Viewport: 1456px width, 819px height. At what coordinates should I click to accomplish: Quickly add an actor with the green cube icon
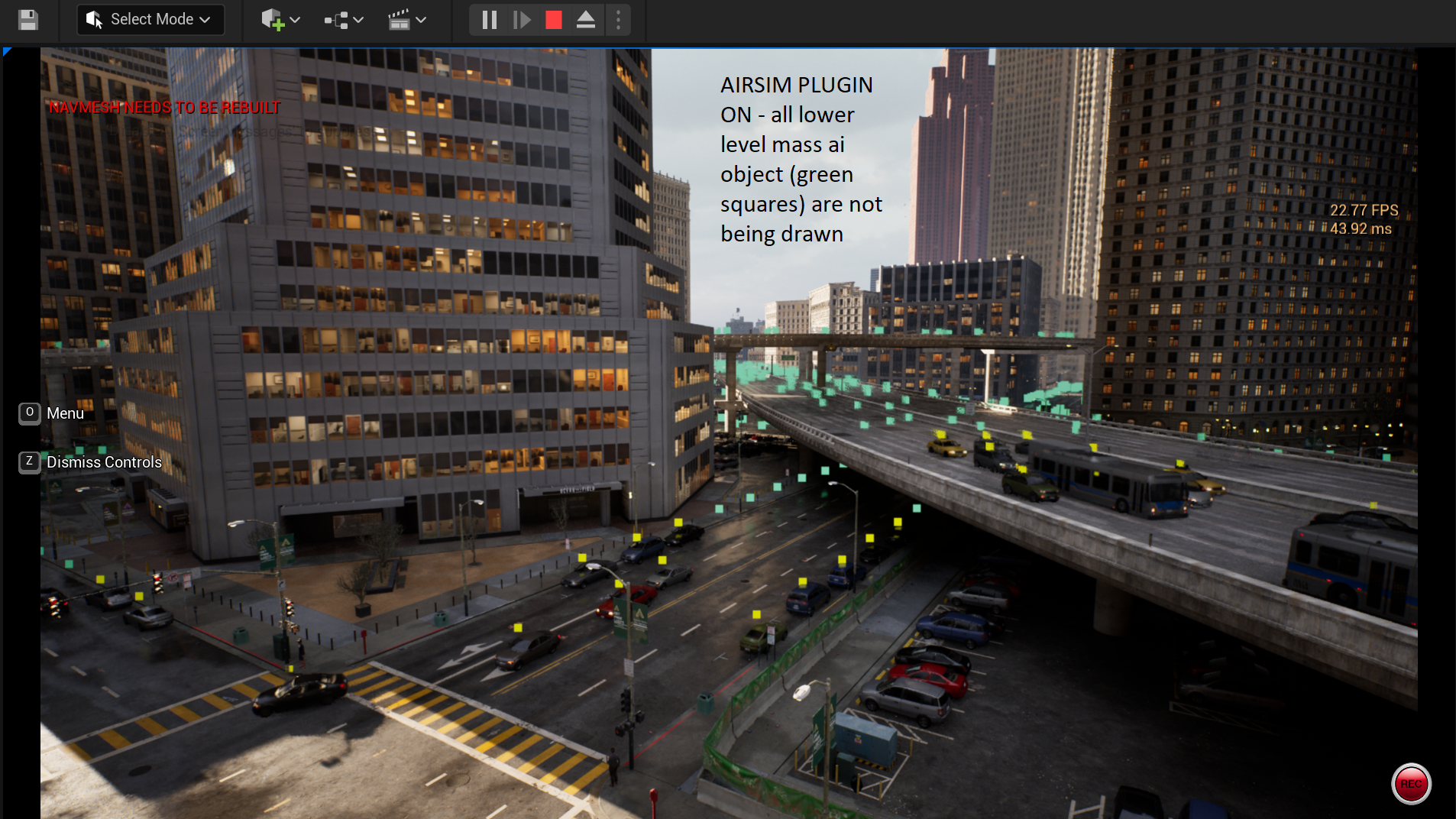(273, 20)
